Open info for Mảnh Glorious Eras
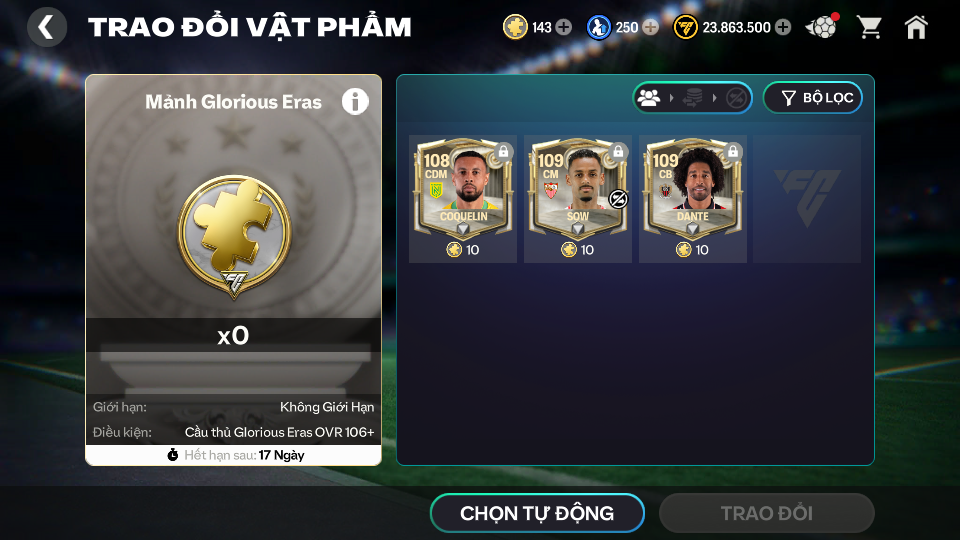The height and width of the screenshot is (540, 960). (355, 101)
